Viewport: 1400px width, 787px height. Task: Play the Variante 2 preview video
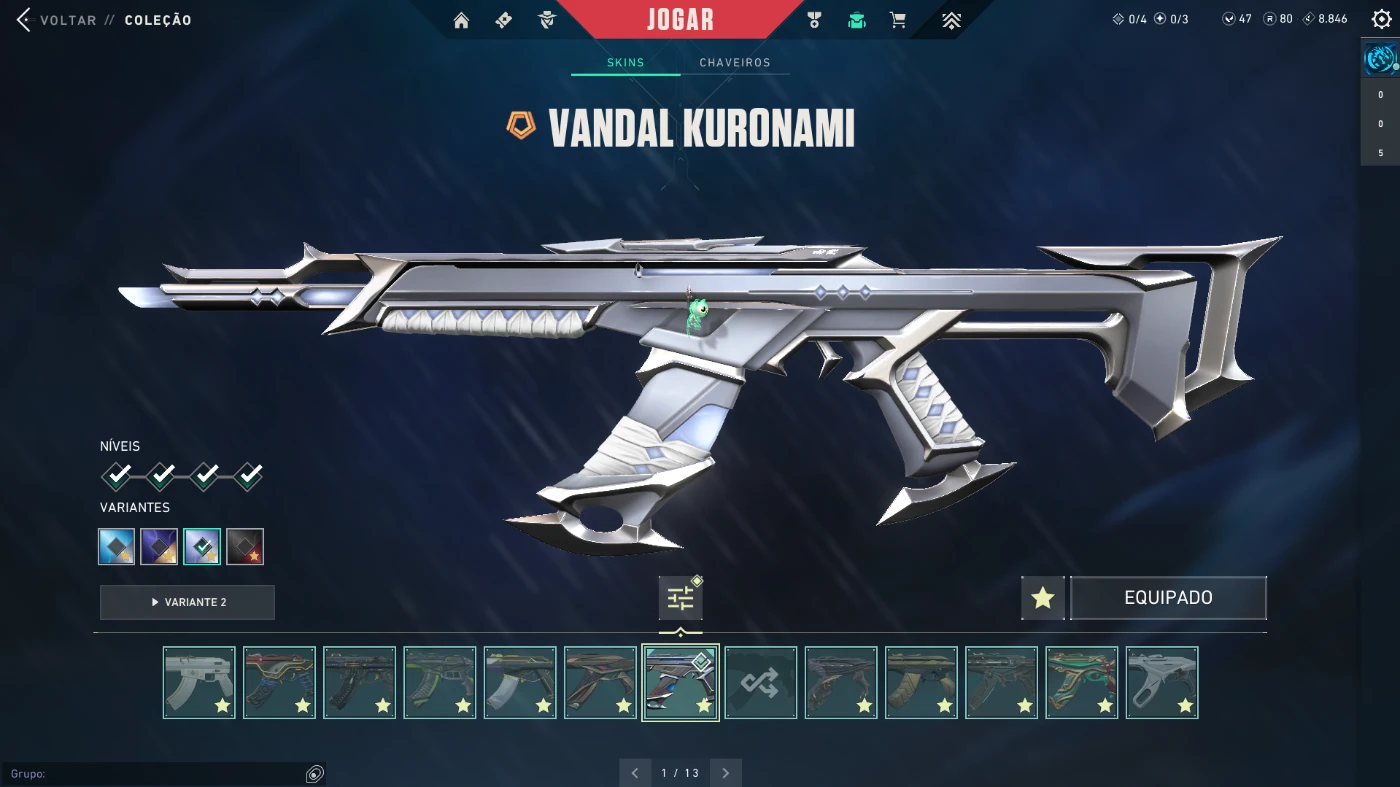(187, 602)
